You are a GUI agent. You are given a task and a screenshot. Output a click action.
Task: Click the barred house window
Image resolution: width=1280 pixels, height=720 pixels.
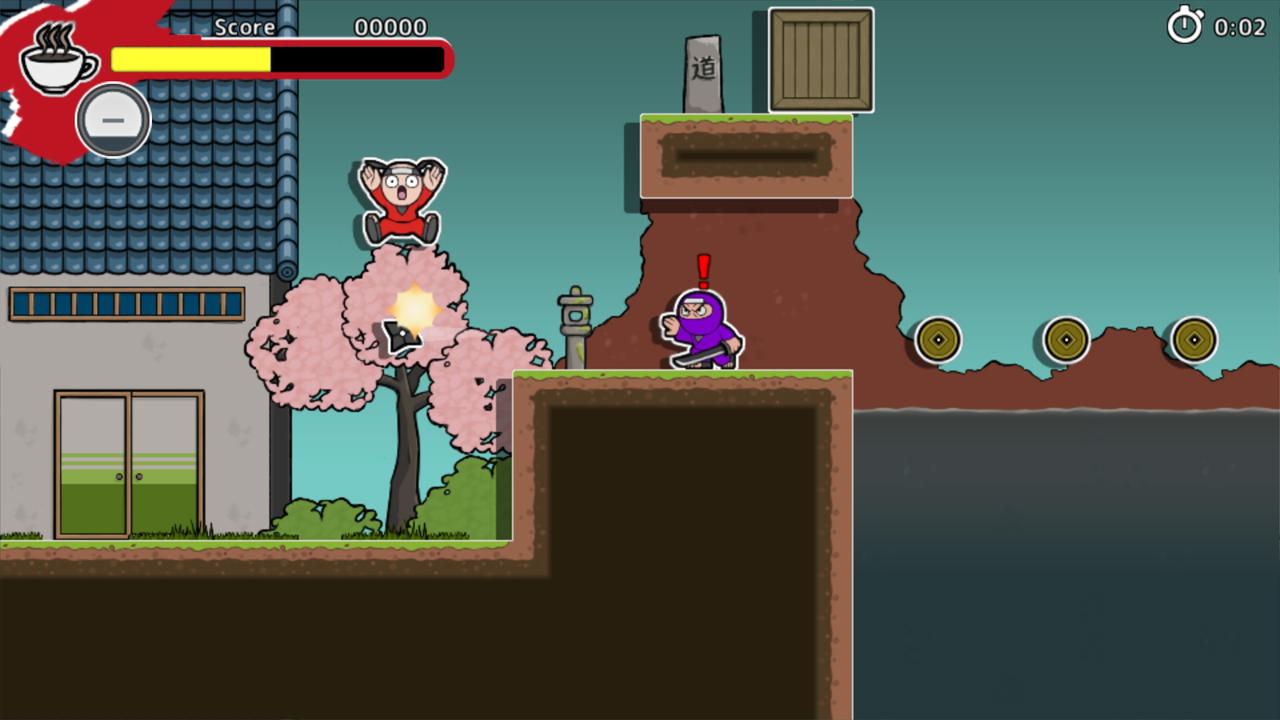click(x=127, y=303)
